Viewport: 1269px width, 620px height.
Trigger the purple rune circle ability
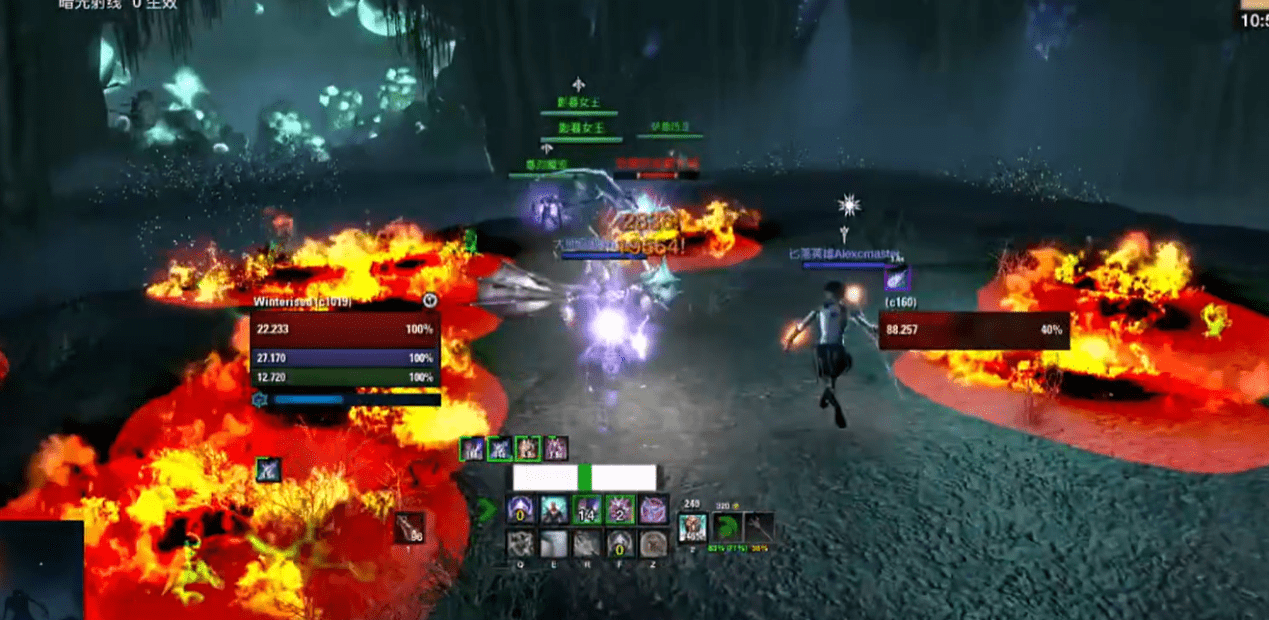tap(652, 511)
